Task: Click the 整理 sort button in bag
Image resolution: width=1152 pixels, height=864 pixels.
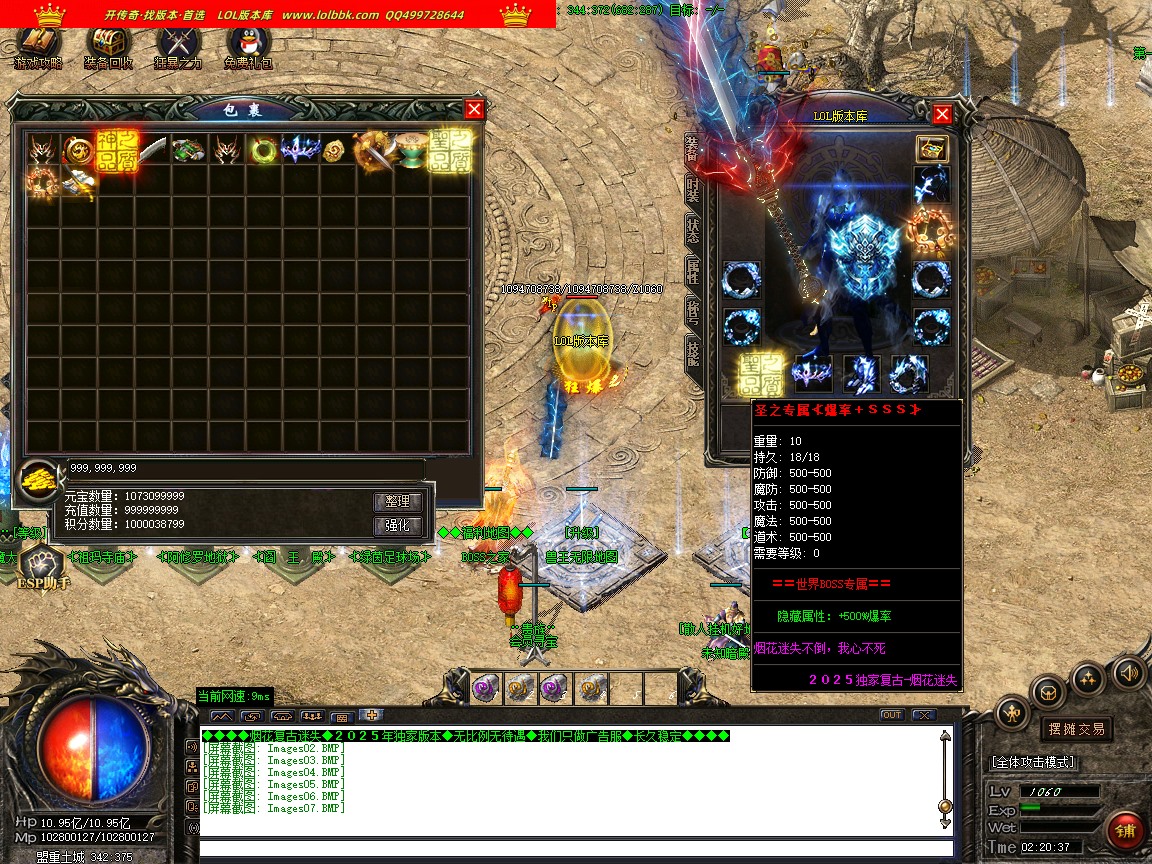Action: pos(398,501)
